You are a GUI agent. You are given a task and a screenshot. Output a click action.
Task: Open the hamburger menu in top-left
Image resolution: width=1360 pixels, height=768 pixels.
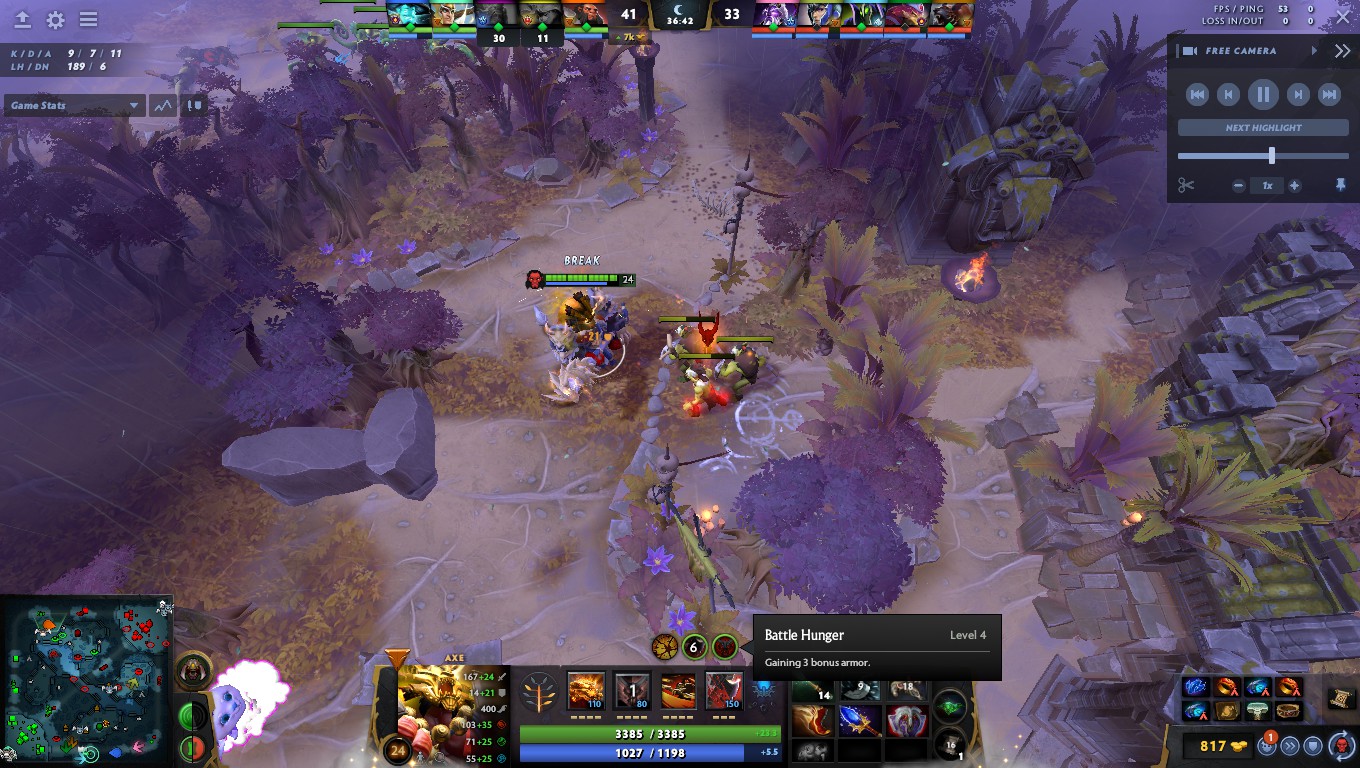tap(90, 19)
